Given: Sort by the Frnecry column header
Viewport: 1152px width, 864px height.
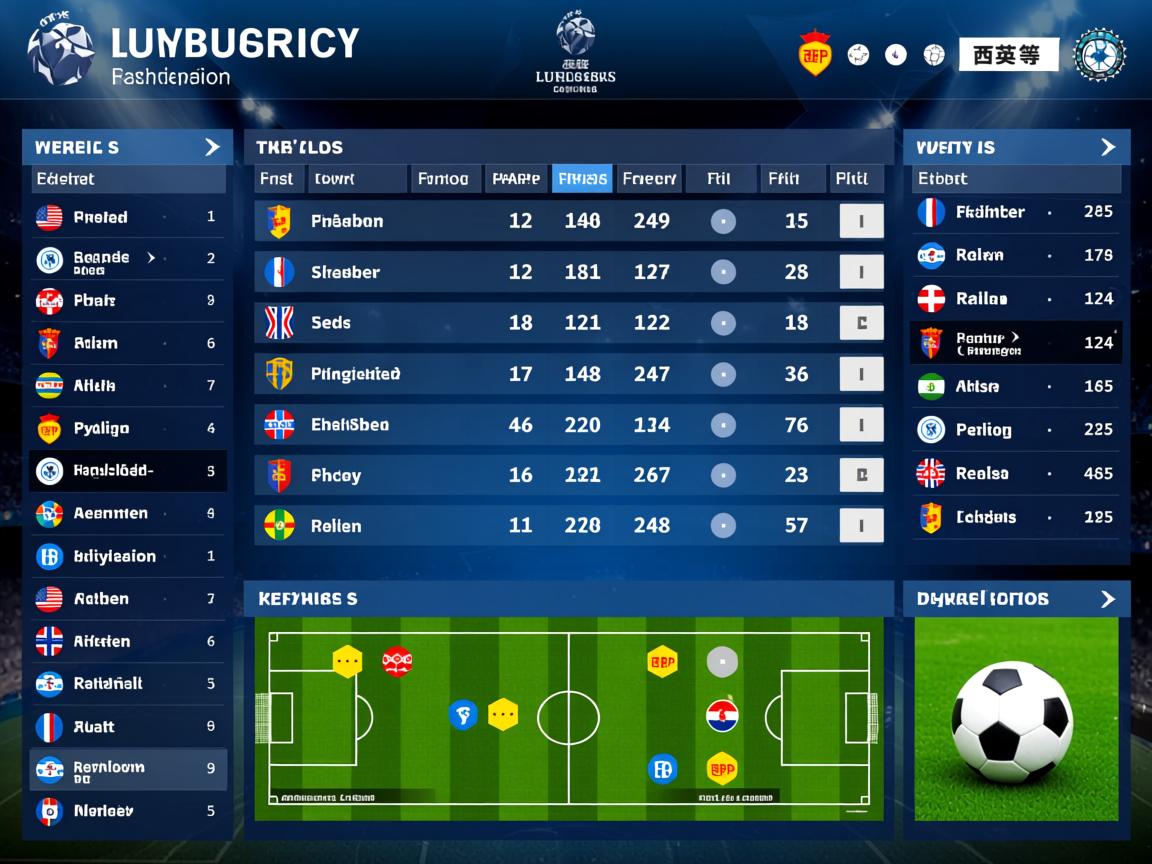Looking at the screenshot, I should (x=649, y=179).
